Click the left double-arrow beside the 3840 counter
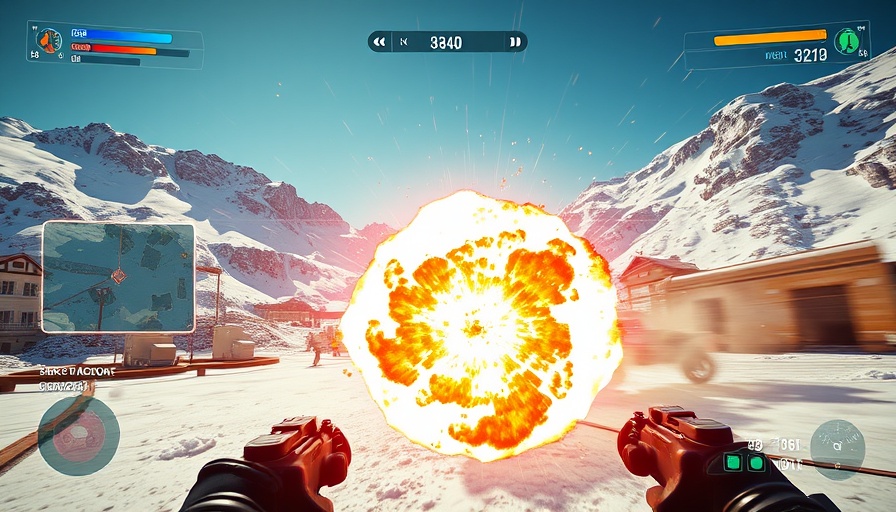 (379, 42)
